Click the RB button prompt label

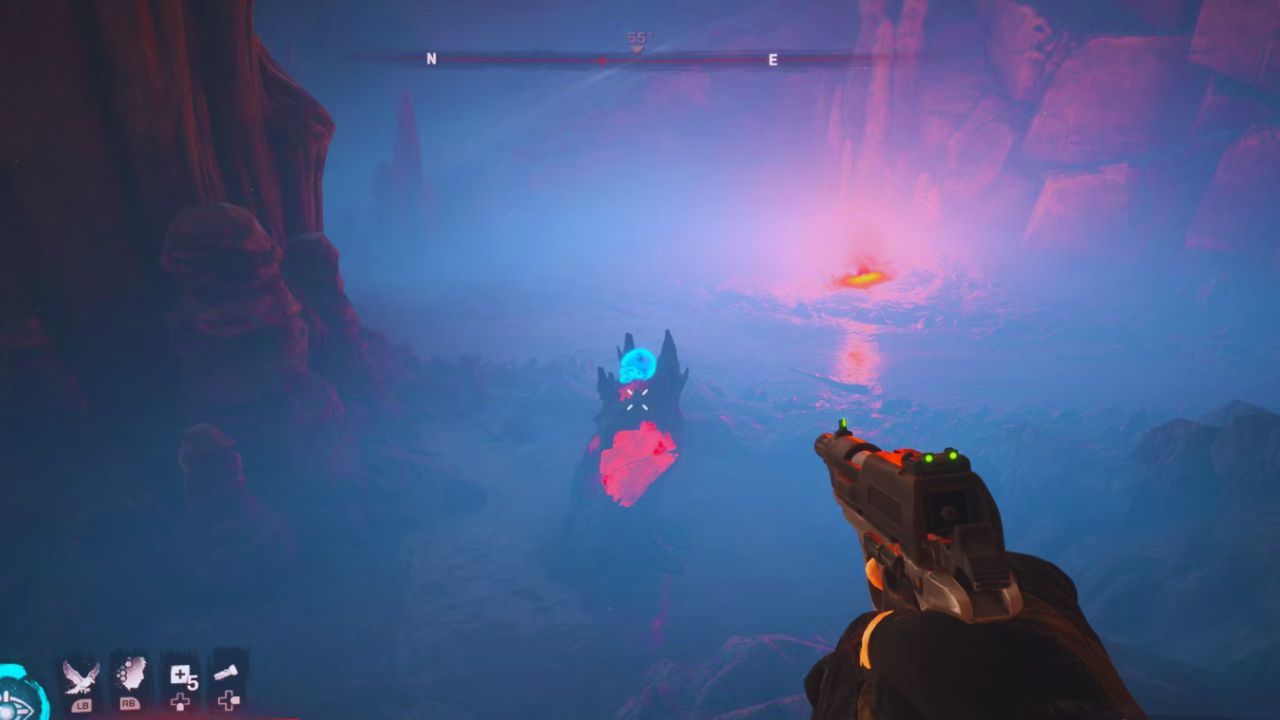130,704
